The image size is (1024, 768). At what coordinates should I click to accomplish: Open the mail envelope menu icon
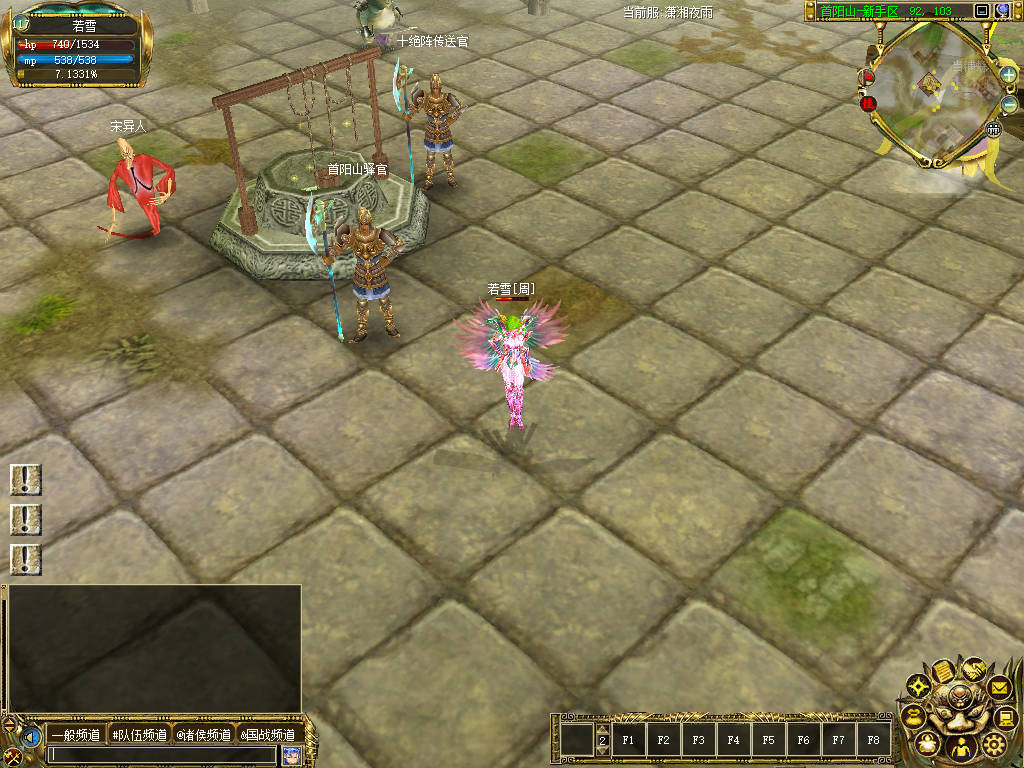[998, 688]
